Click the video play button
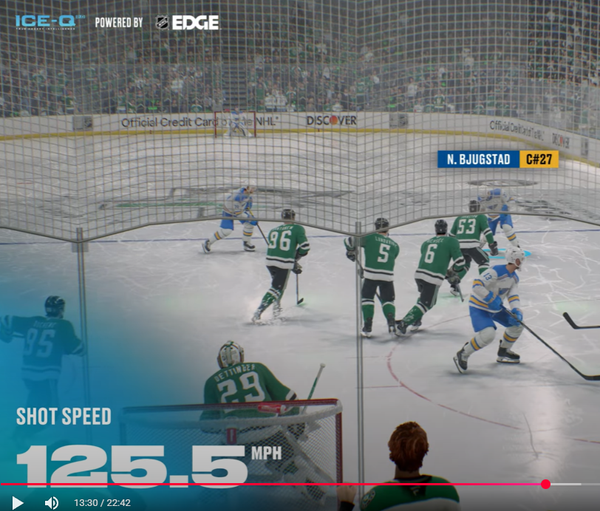The width and height of the screenshot is (600, 511). coord(17,502)
